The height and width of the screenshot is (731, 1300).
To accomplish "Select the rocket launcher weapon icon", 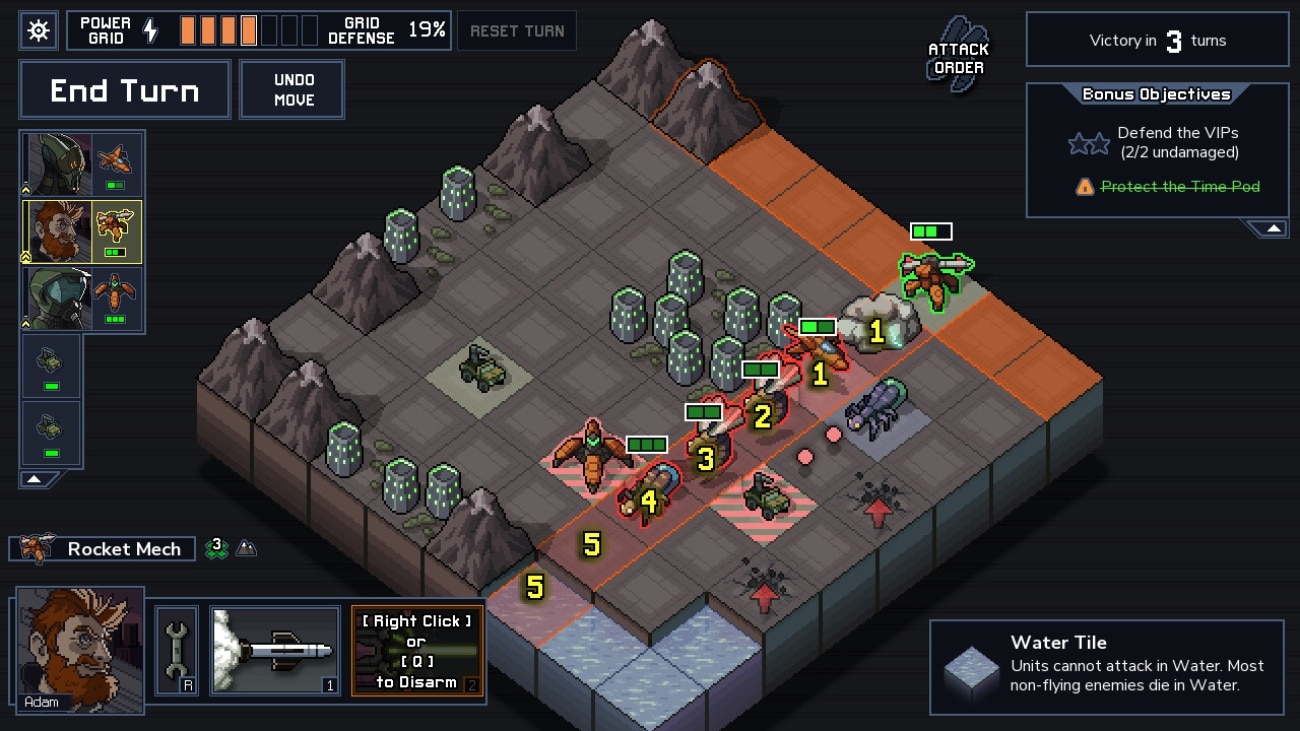I will click(273, 650).
